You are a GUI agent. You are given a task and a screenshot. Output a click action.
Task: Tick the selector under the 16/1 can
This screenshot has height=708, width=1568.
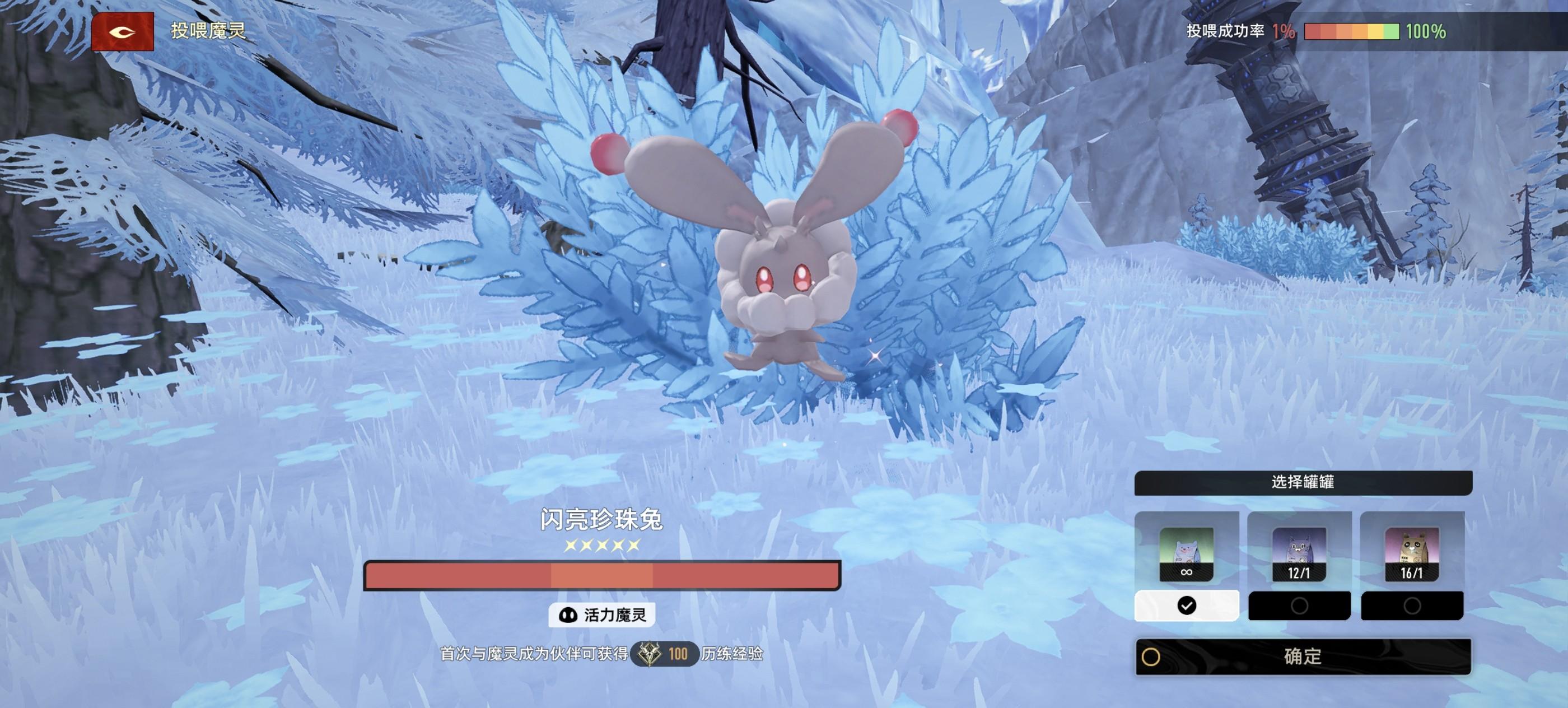tap(1412, 605)
